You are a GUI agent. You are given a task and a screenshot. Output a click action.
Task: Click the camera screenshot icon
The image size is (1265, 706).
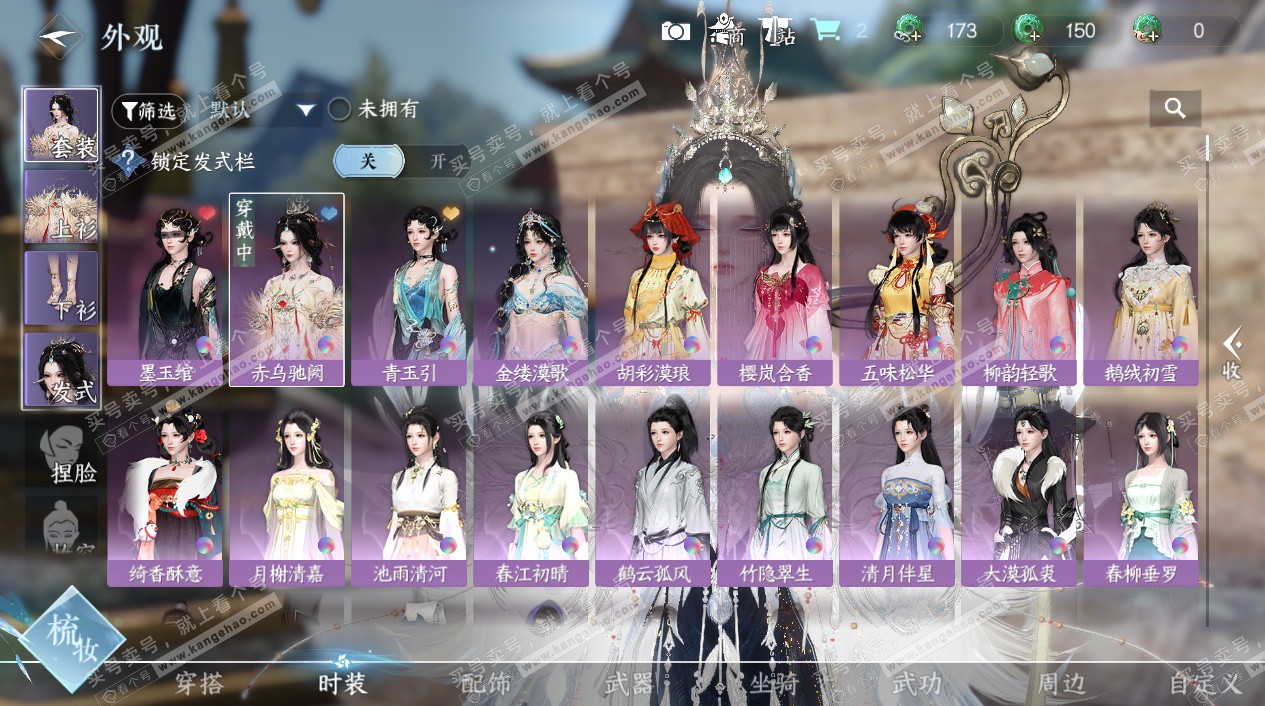click(676, 31)
